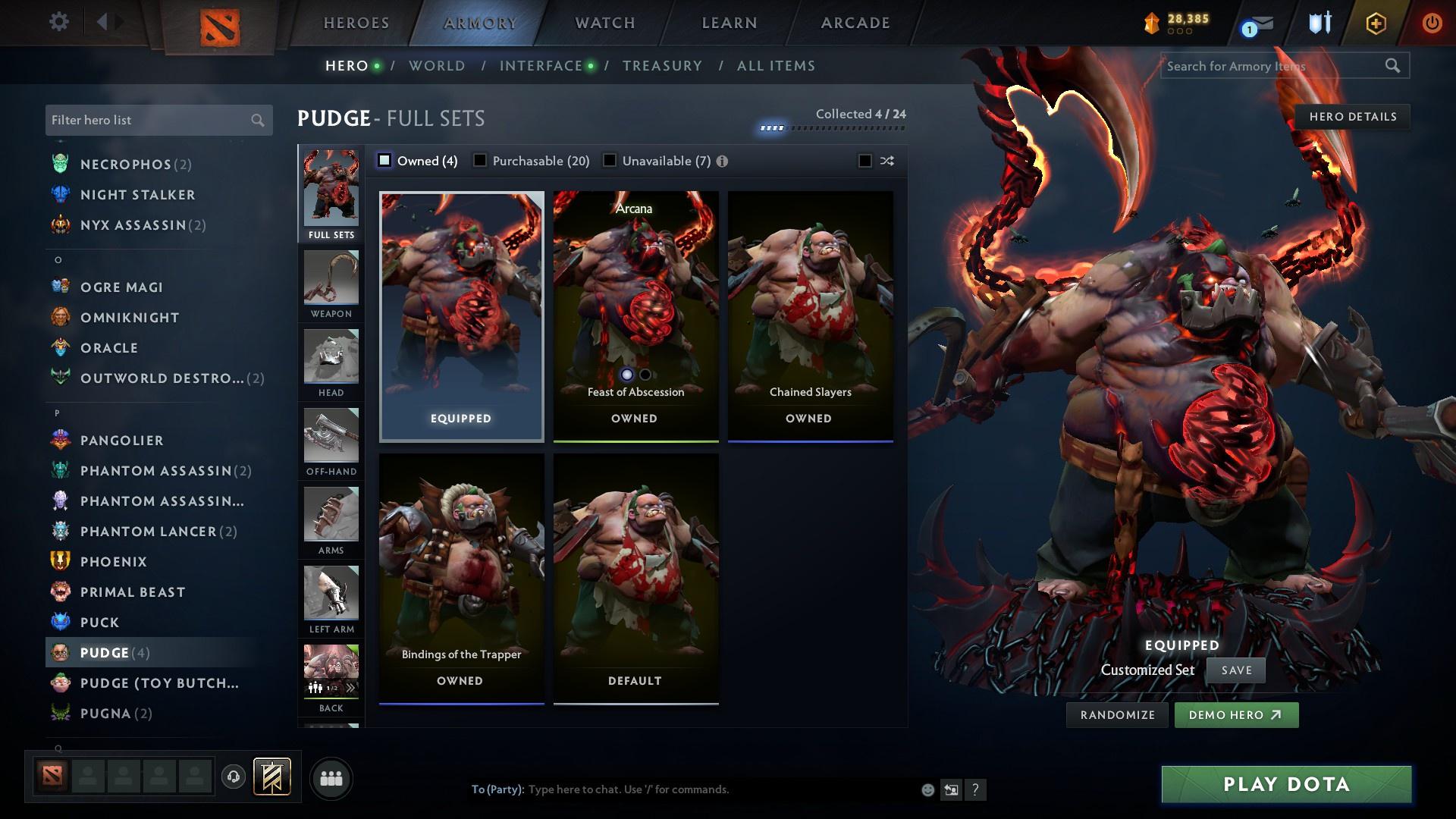Image resolution: width=1456 pixels, height=819 pixels.
Task: Enable the Purchasable (20) filter checkbox
Action: [x=479, y=160]
